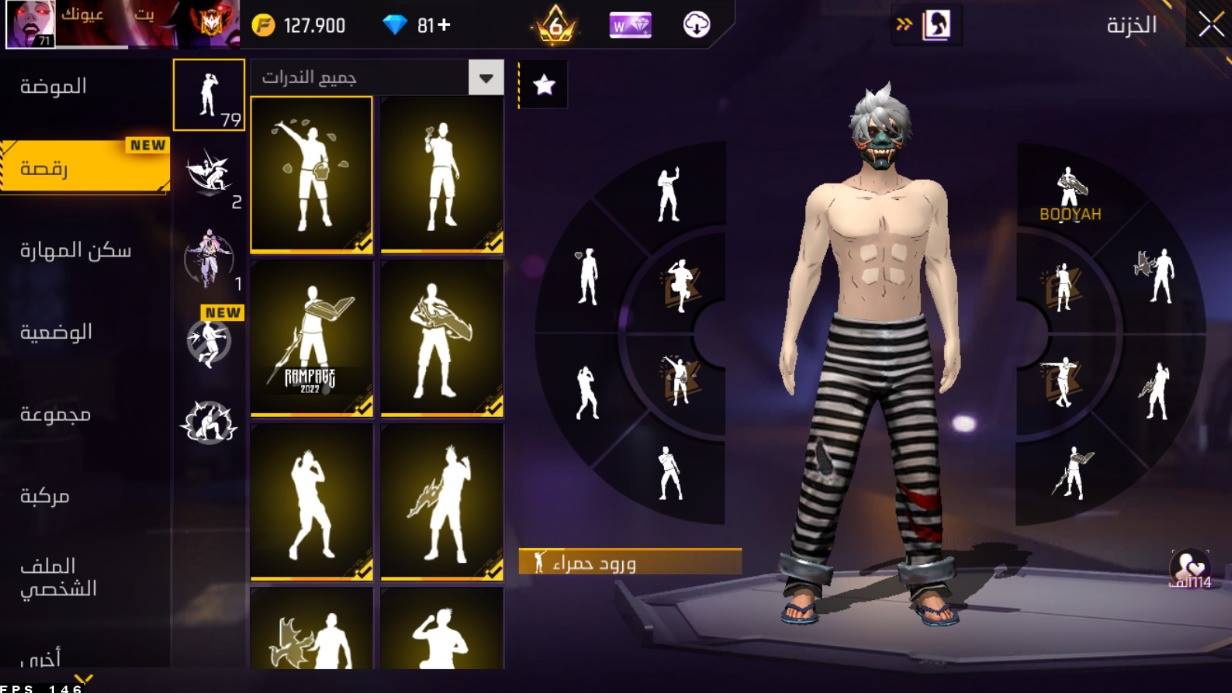This screenshot has height=693, width=1232.
Task: Expand the character preview arrow button
Action: 926,25
